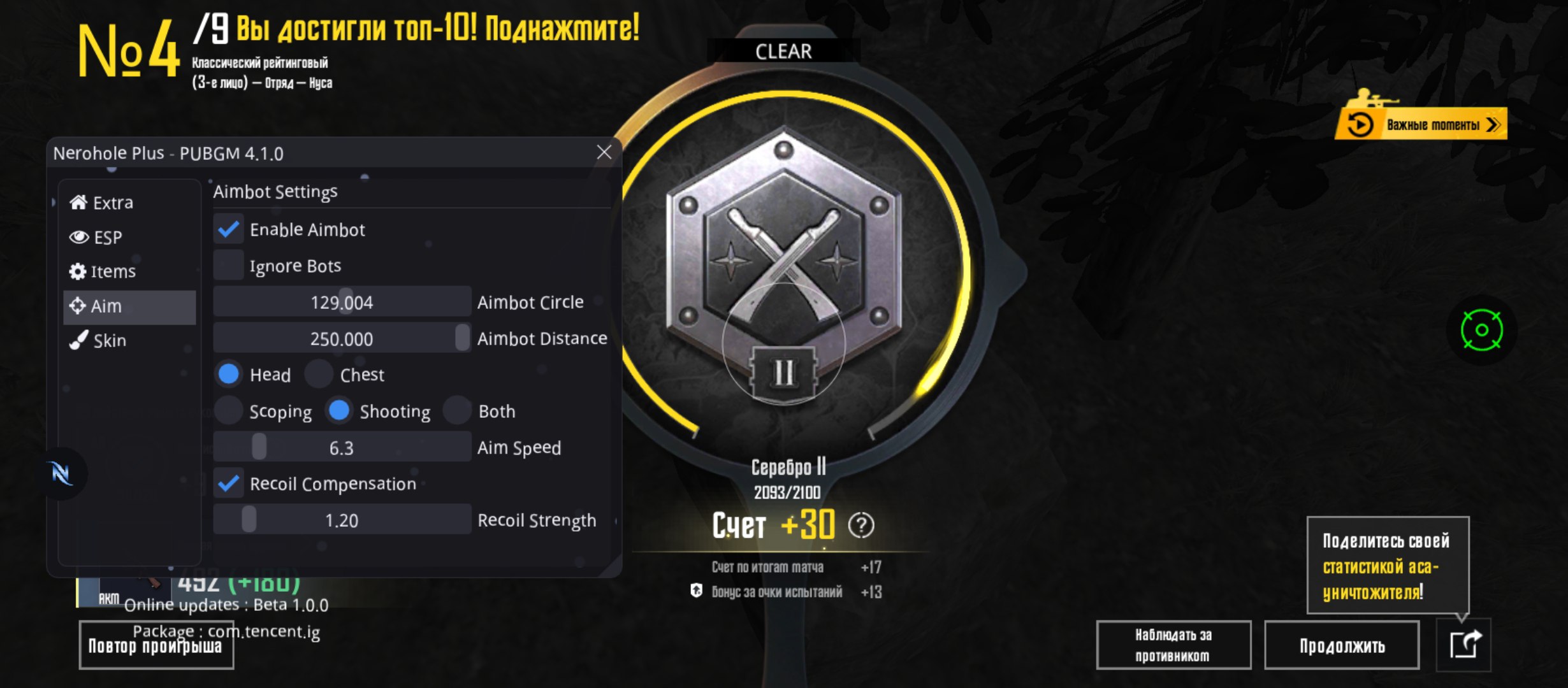Select the Scoping radio option
Screen dimensions: 1568x688
pyautogui.click(x=228, y=411)
